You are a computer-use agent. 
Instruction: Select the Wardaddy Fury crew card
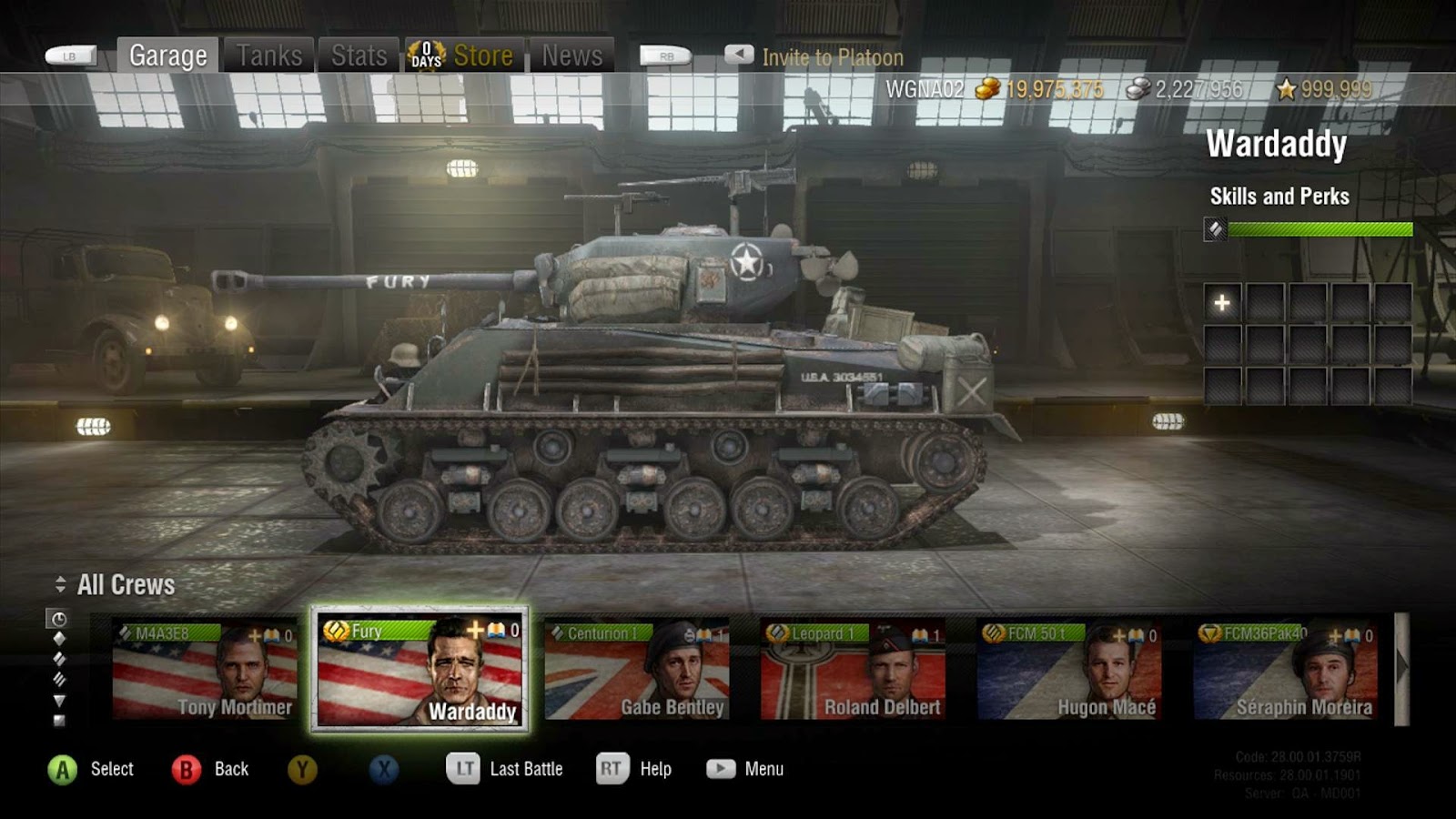[x=420, y=671]
